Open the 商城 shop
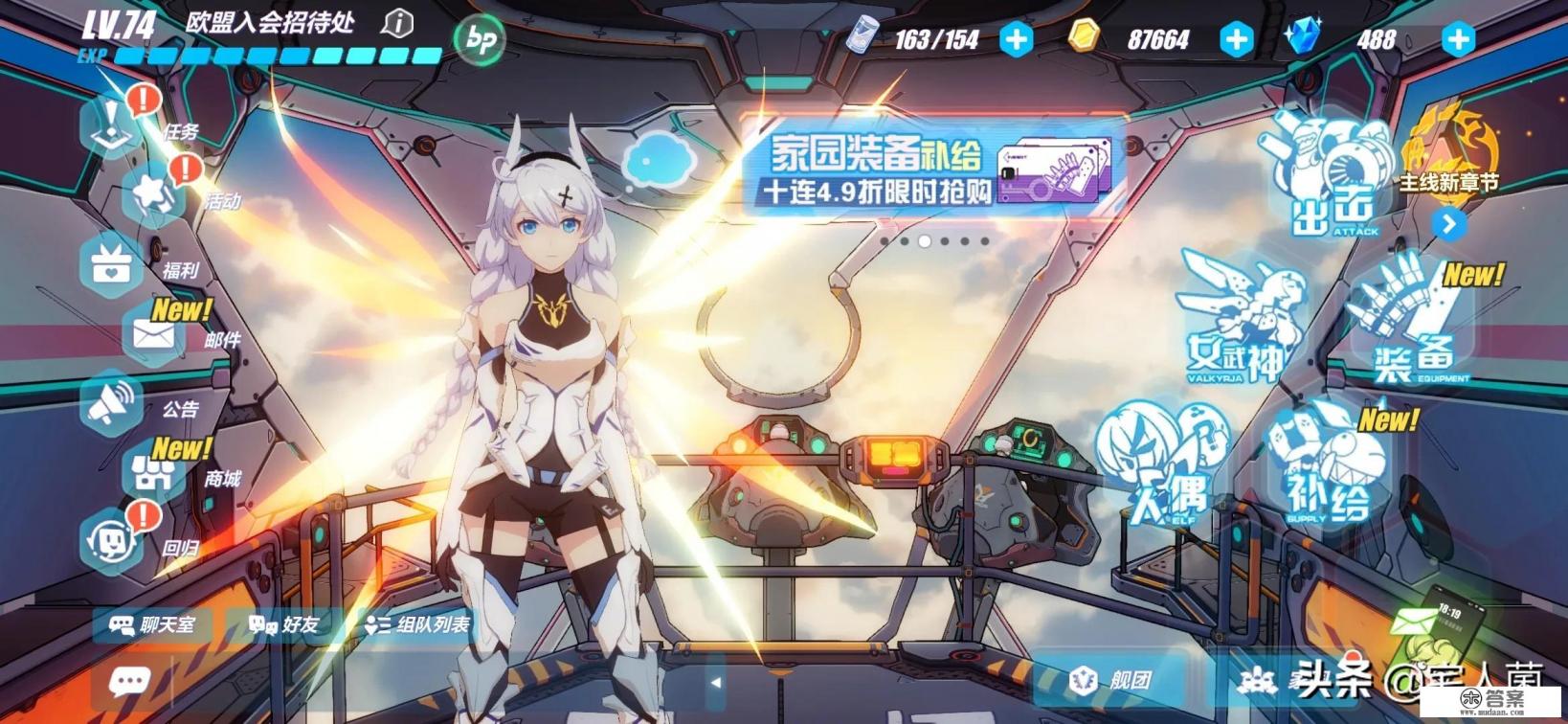The height and width of the screenshot is (724, 1568). pos(153,472)
